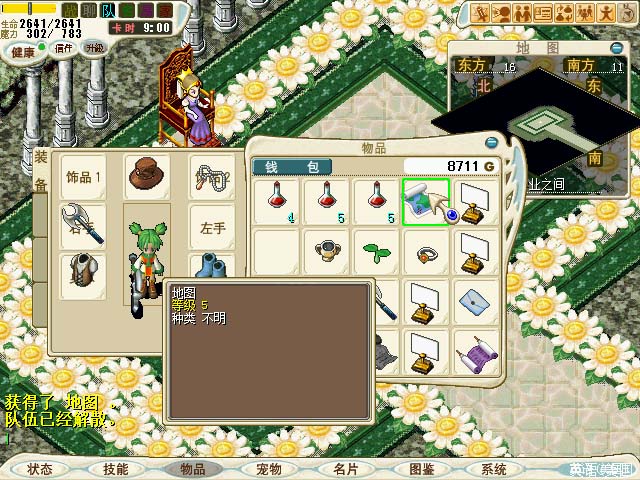
Task: Click the leather vest armor slot
Action: [x=83, y=274]
